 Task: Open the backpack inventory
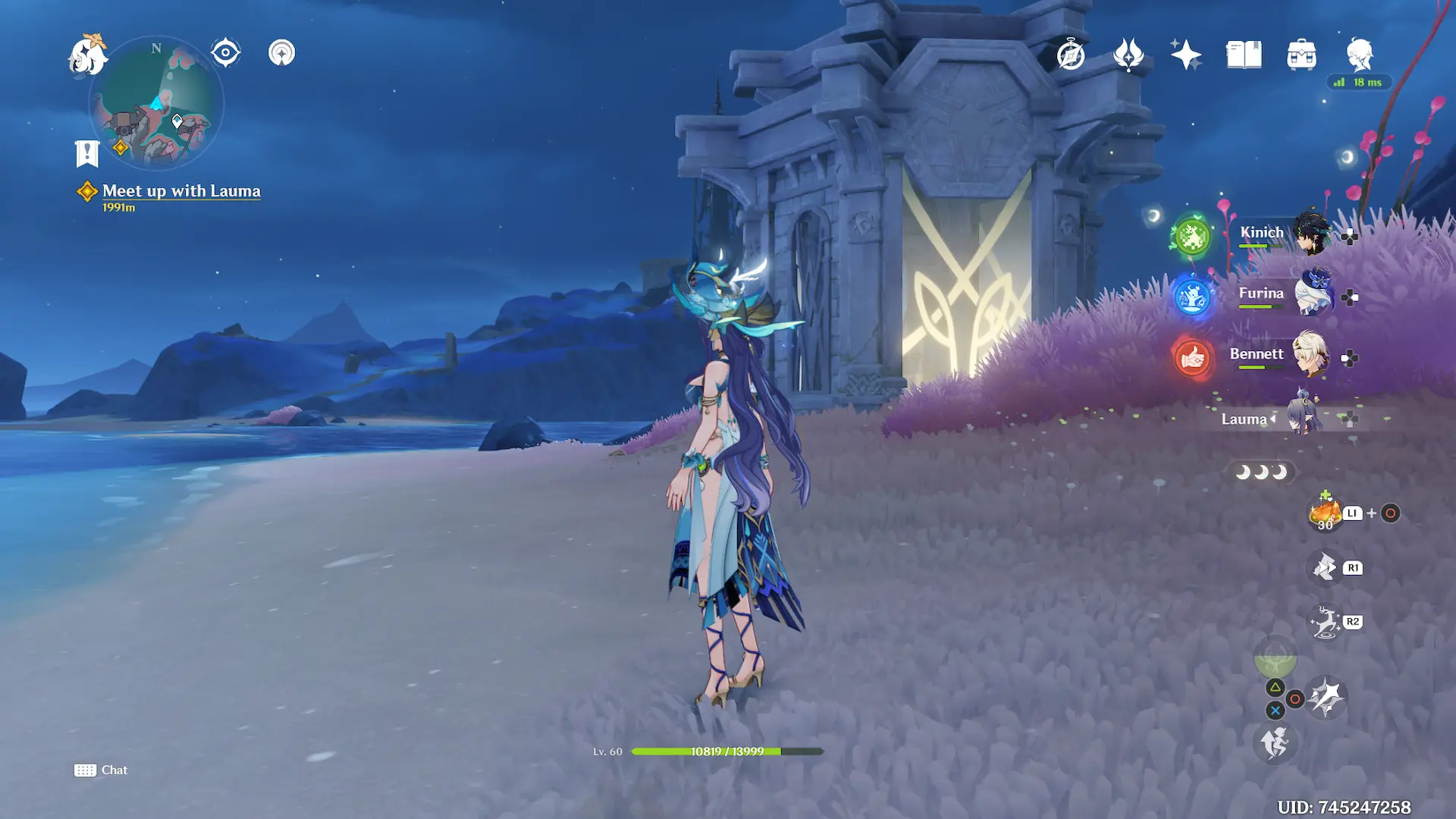click(1301, 55)
